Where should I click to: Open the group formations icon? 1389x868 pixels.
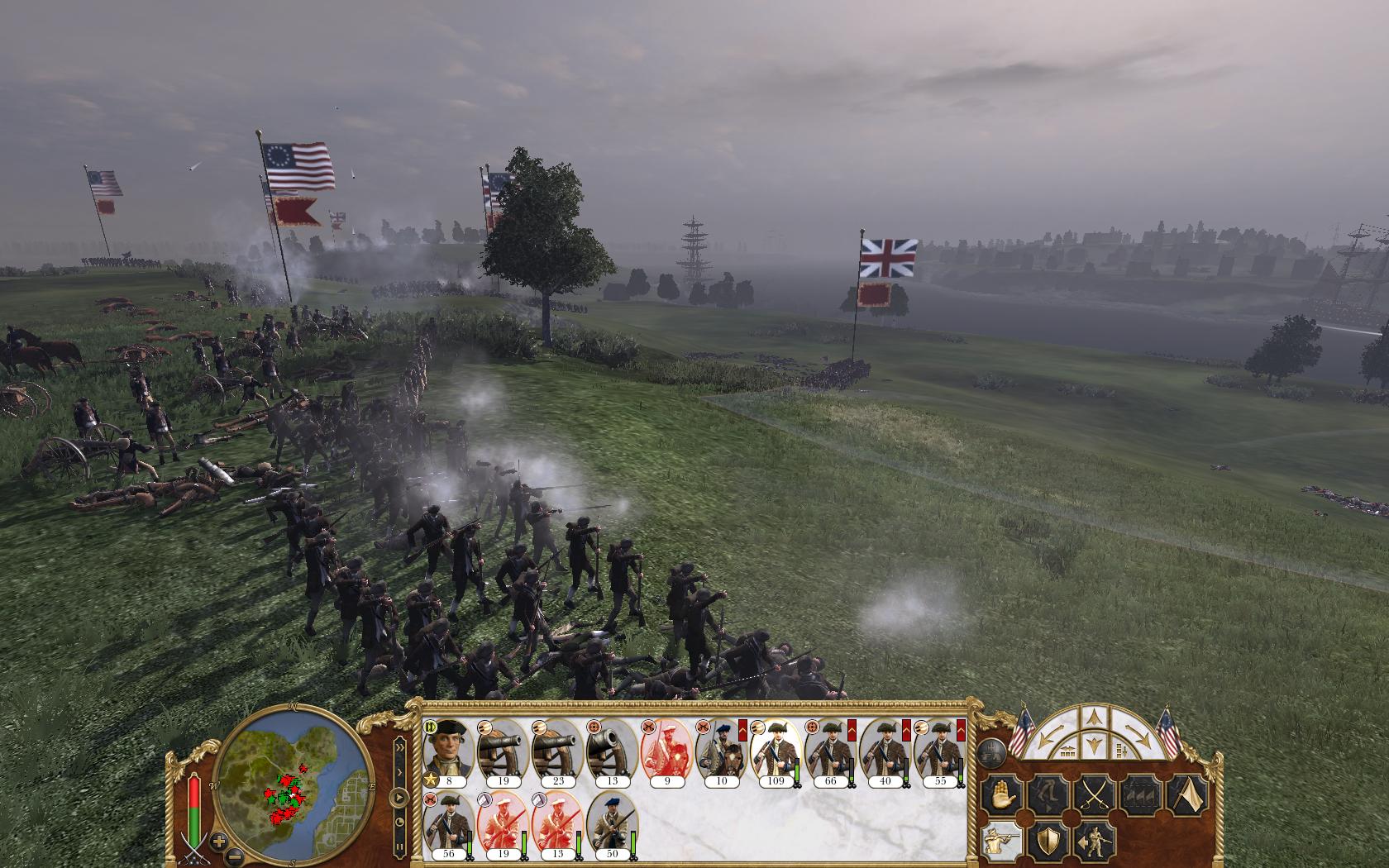tap(1140, 794)
